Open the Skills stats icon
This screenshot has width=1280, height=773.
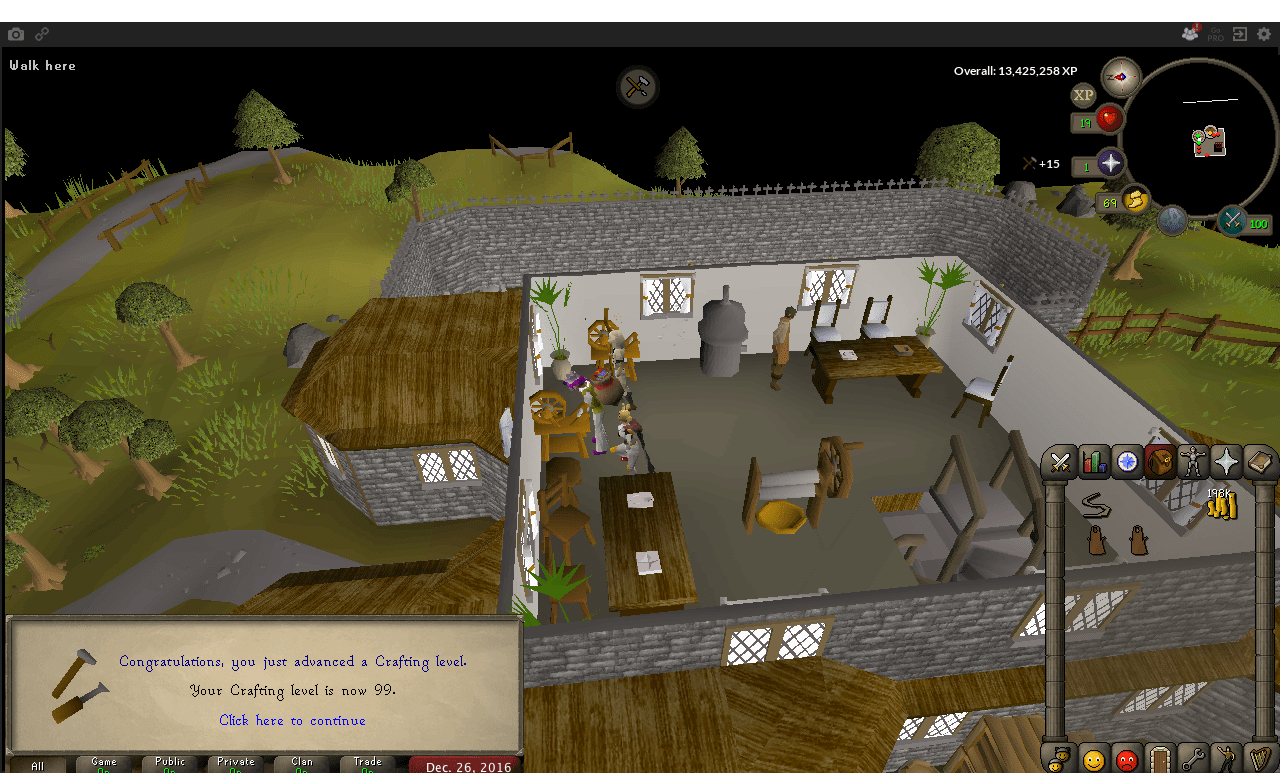(x=1094, y=461)
